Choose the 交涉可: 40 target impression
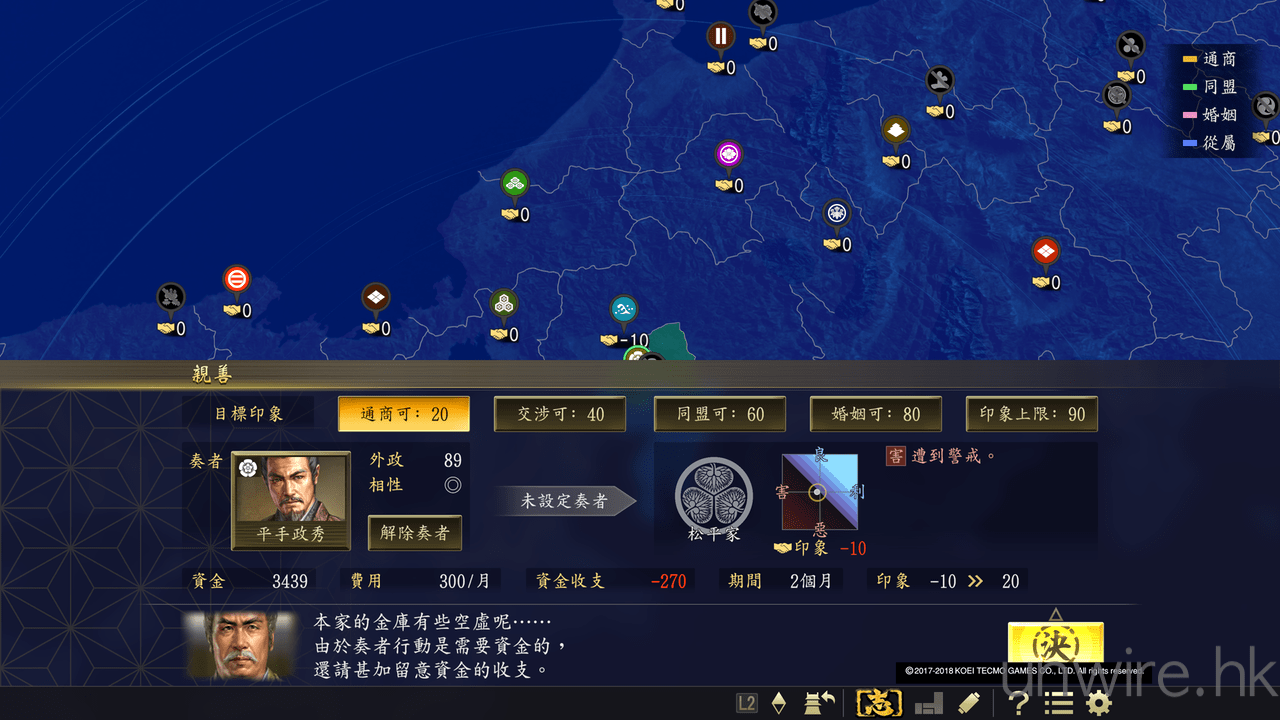This screenshot has height=720, width=1280. coord(560,414)
